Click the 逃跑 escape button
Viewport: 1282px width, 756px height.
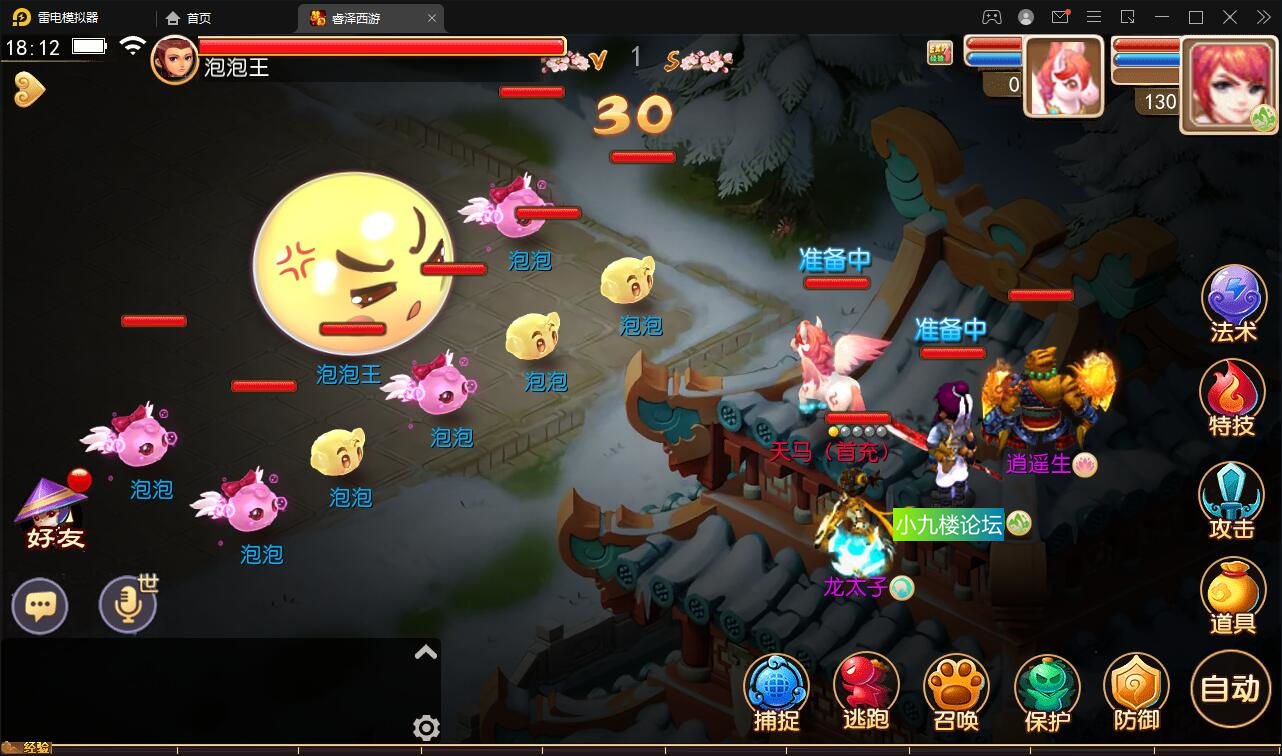coord(866,692)
